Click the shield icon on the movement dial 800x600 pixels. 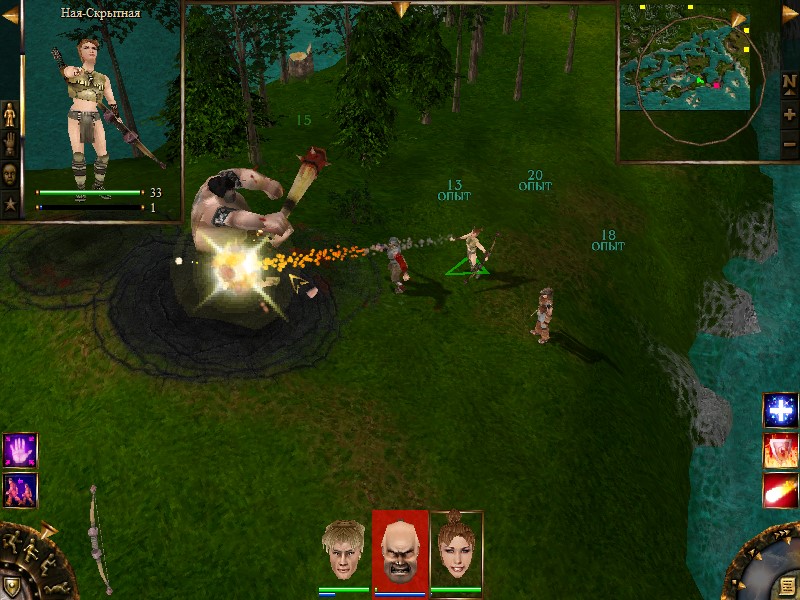coord(11,586)
